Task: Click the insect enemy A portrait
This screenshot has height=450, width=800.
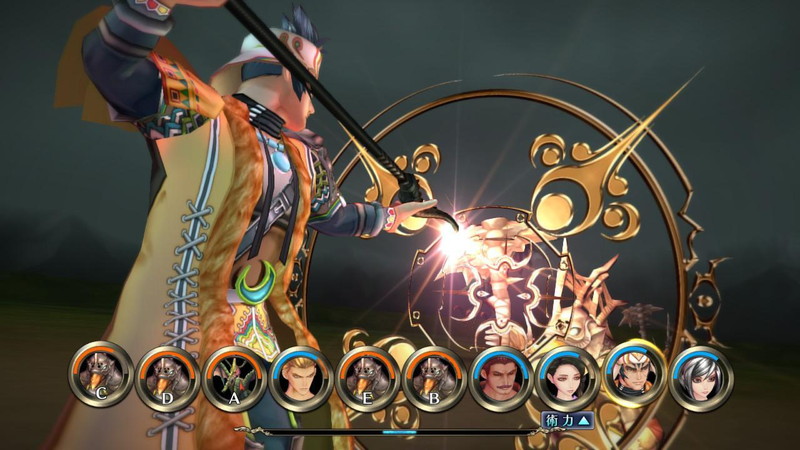Action: (235, 378)
